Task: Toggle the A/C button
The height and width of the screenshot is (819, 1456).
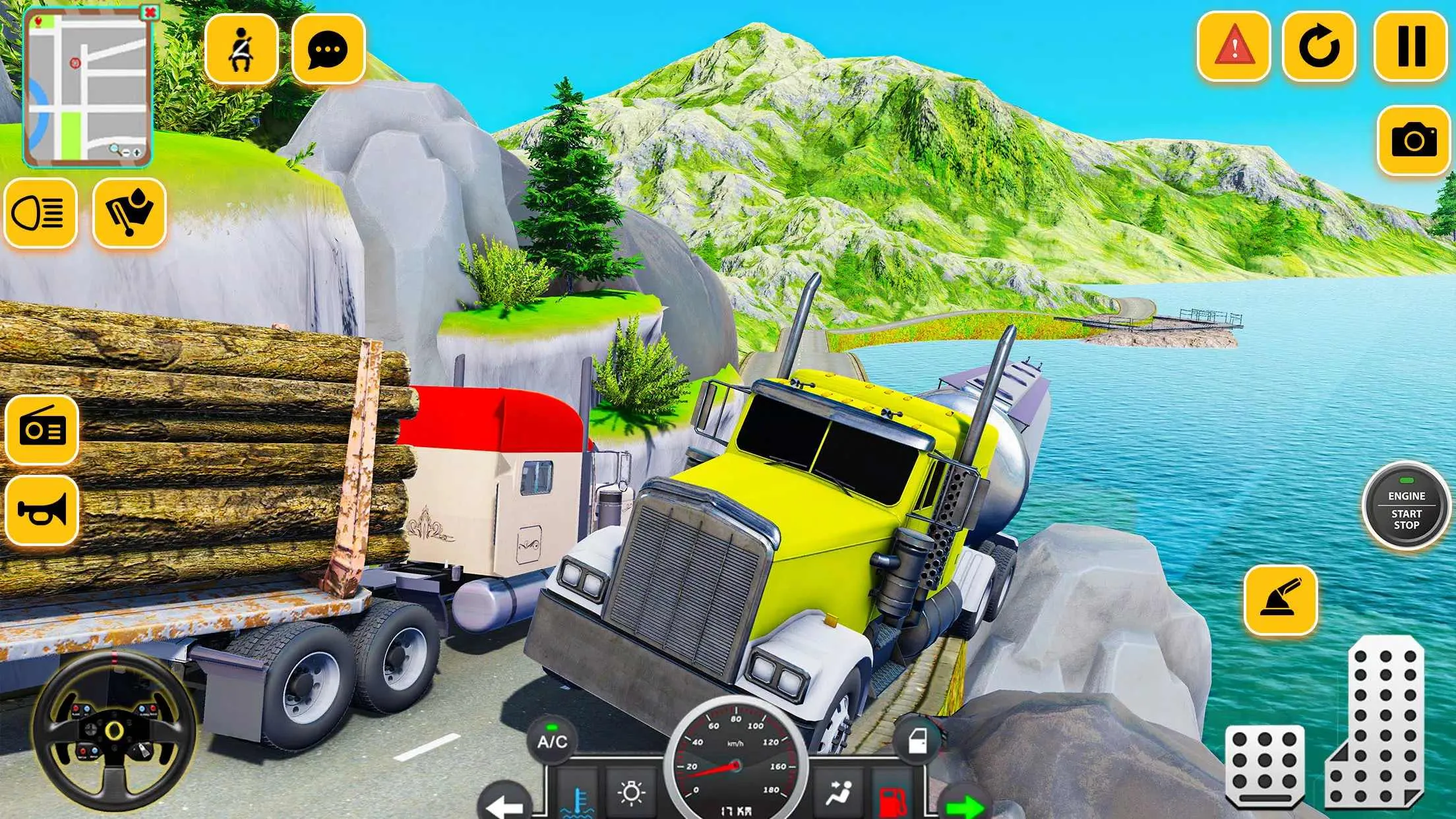Action: pyautogui.click(x=552, y=741)
